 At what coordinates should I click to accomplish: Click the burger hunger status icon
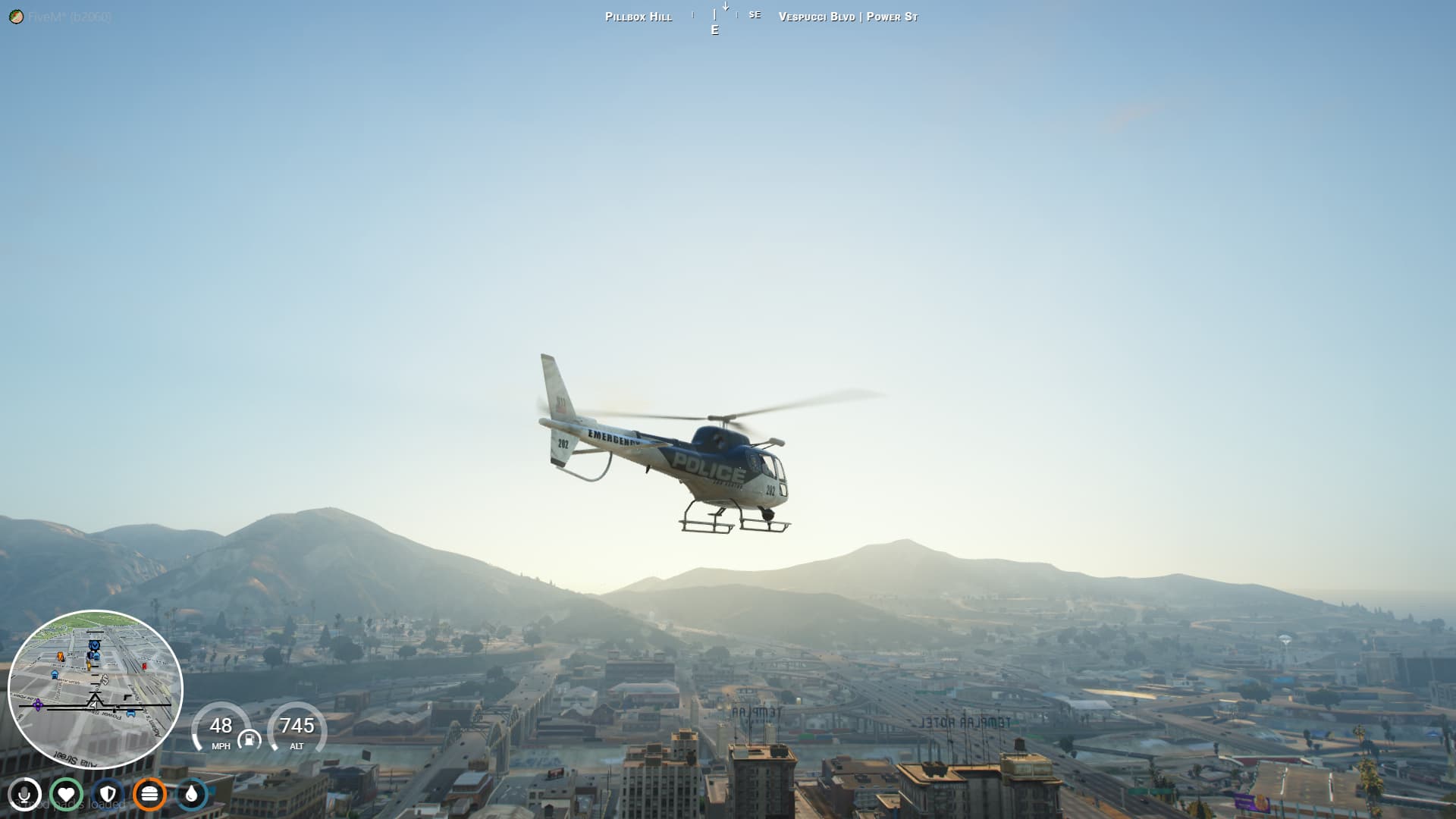point(149,795)
